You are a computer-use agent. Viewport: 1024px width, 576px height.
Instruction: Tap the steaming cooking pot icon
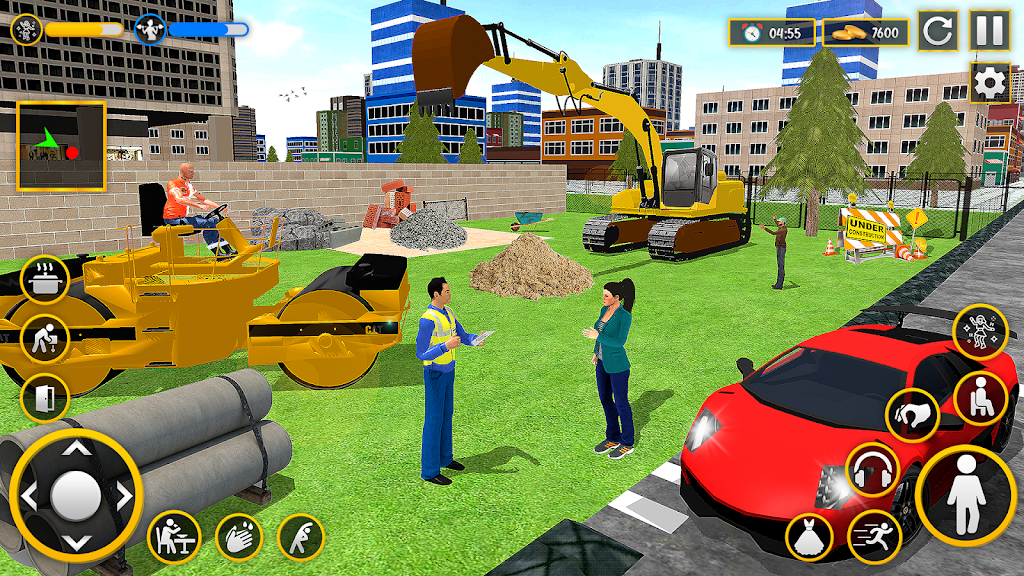pyautogui.click(x=45, y=280)
